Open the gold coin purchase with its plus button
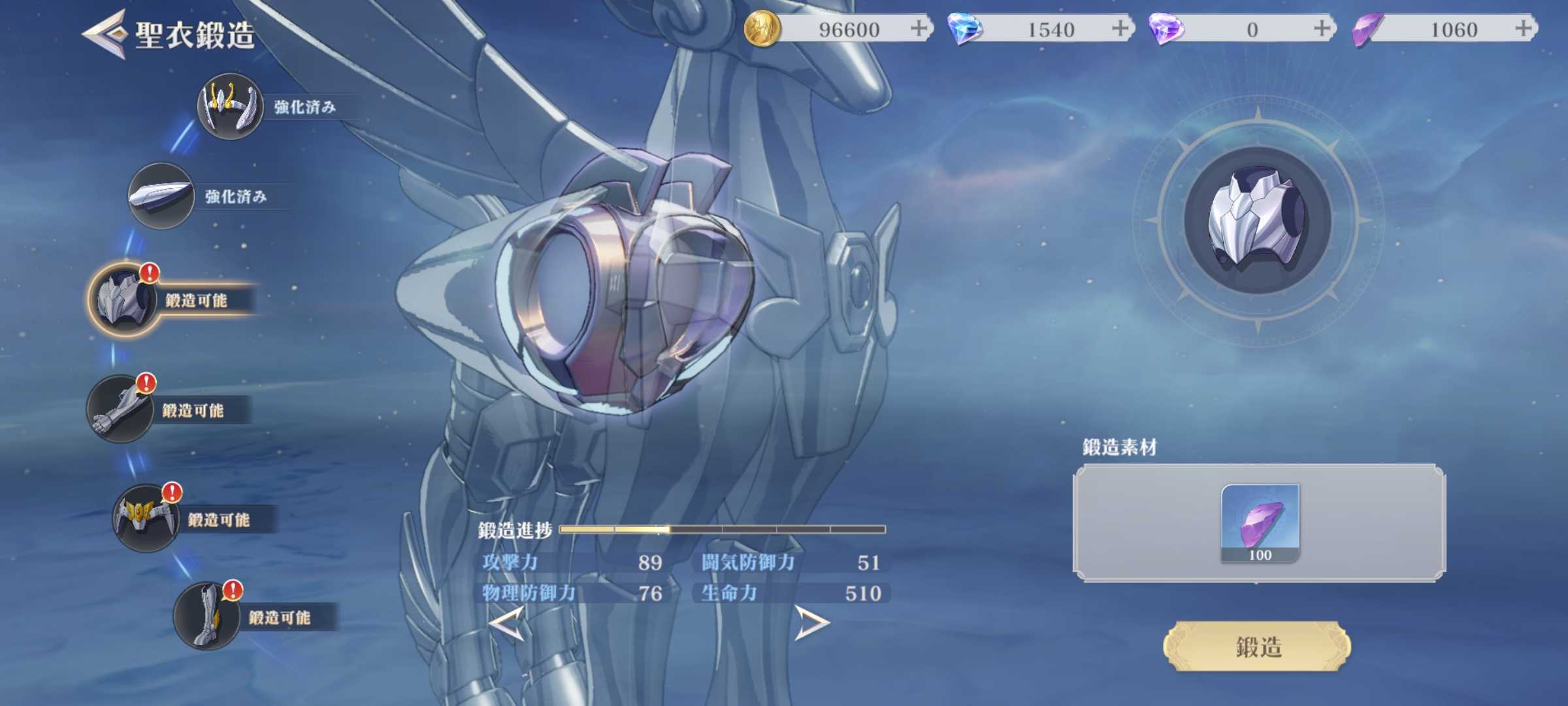 click(x=919, y=28)
